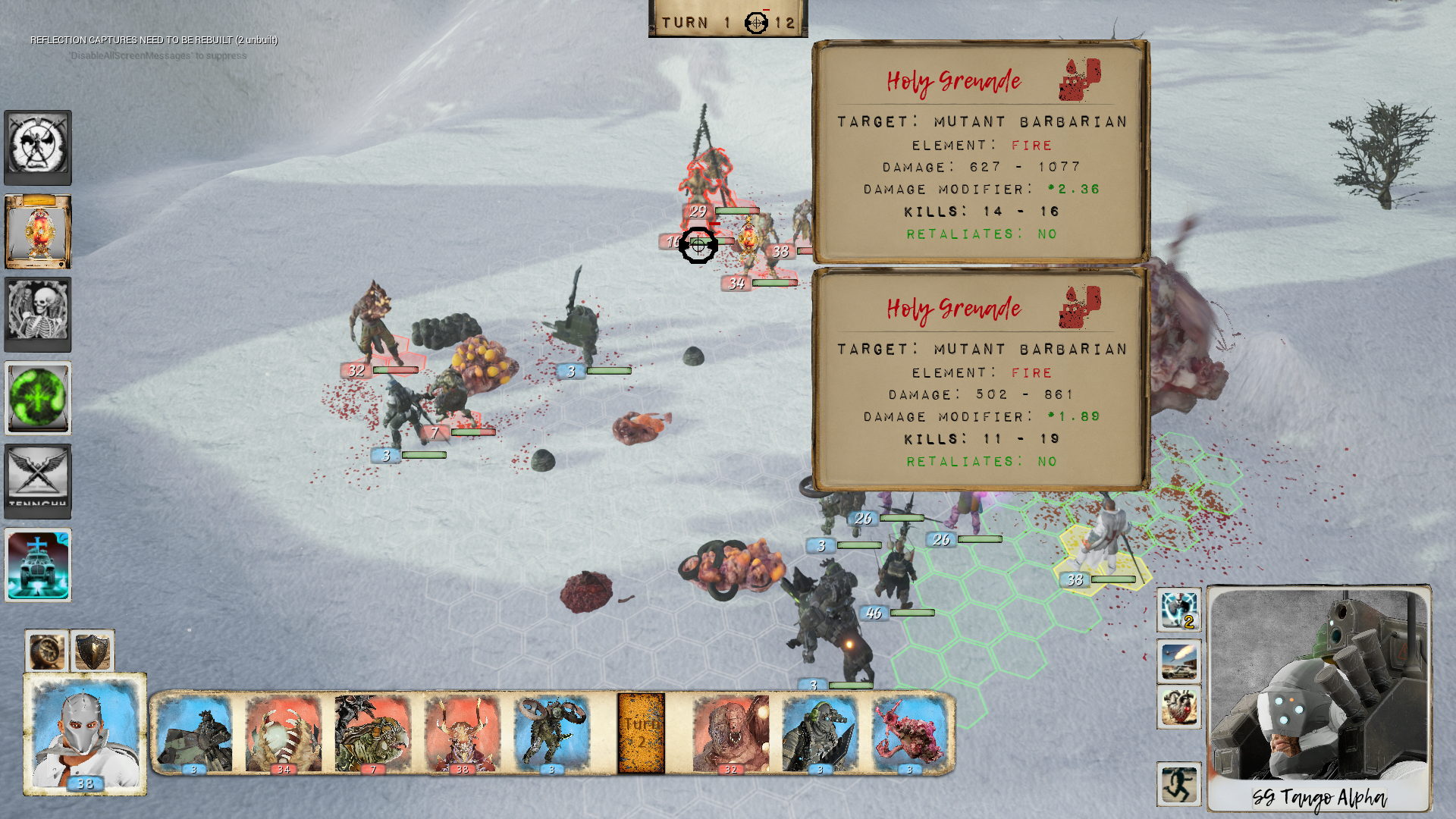
Task: Activate the suited man target skill
Action: [1178, 610]
